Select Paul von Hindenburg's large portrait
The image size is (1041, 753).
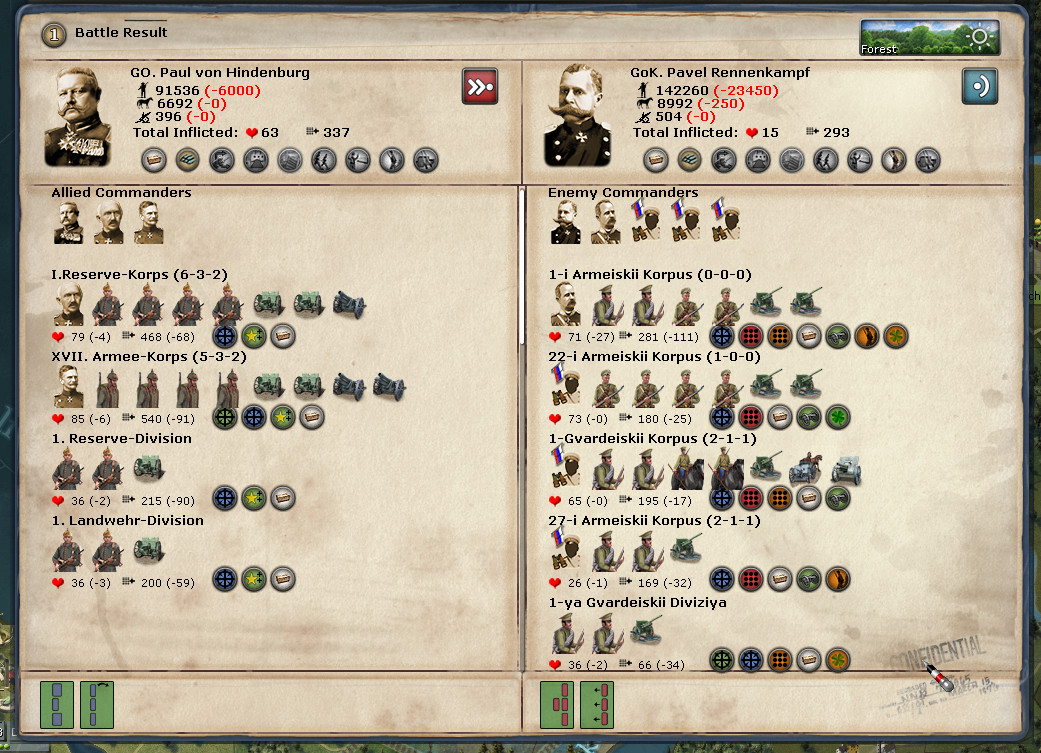[x=84, y=117]
